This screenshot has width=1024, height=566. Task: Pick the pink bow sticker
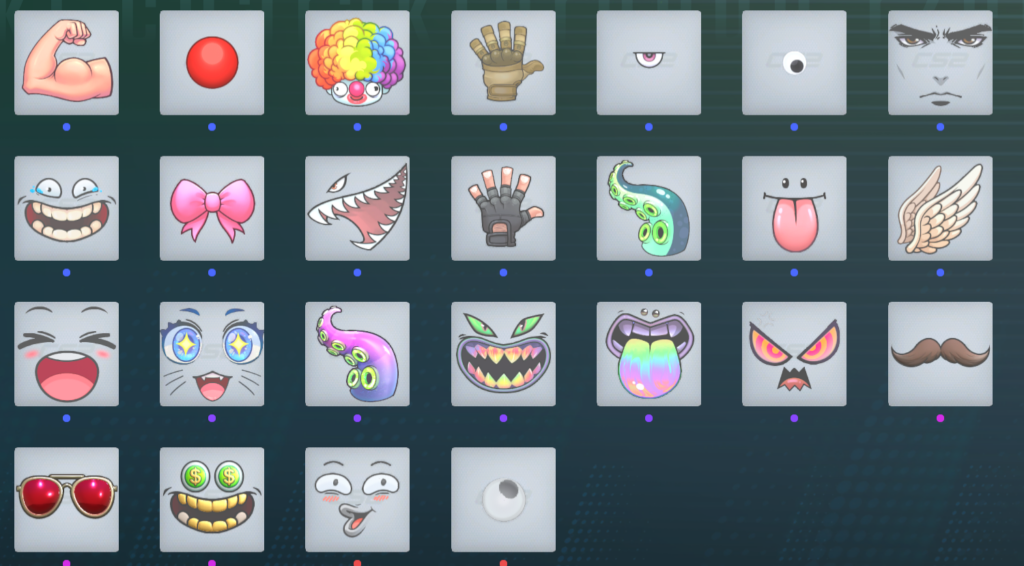(x=212, y=208)
